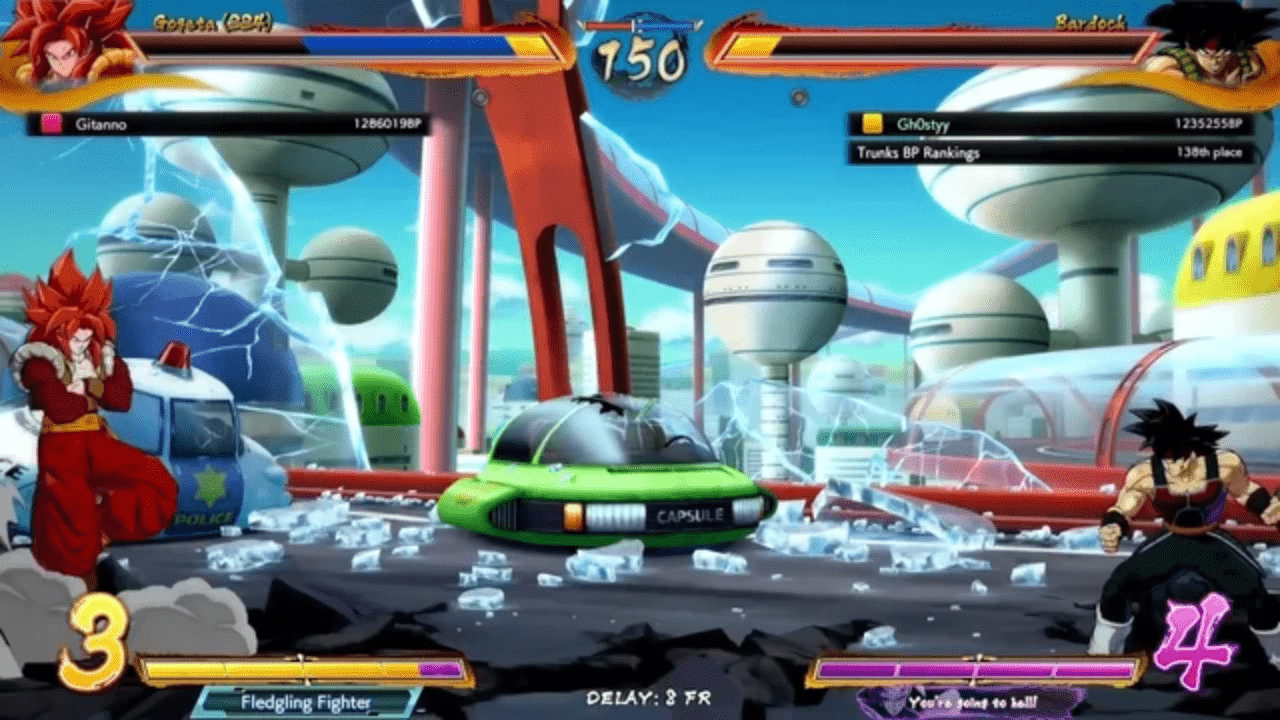Click the Fledgling Fighter title banner

(x=305, y=702)
